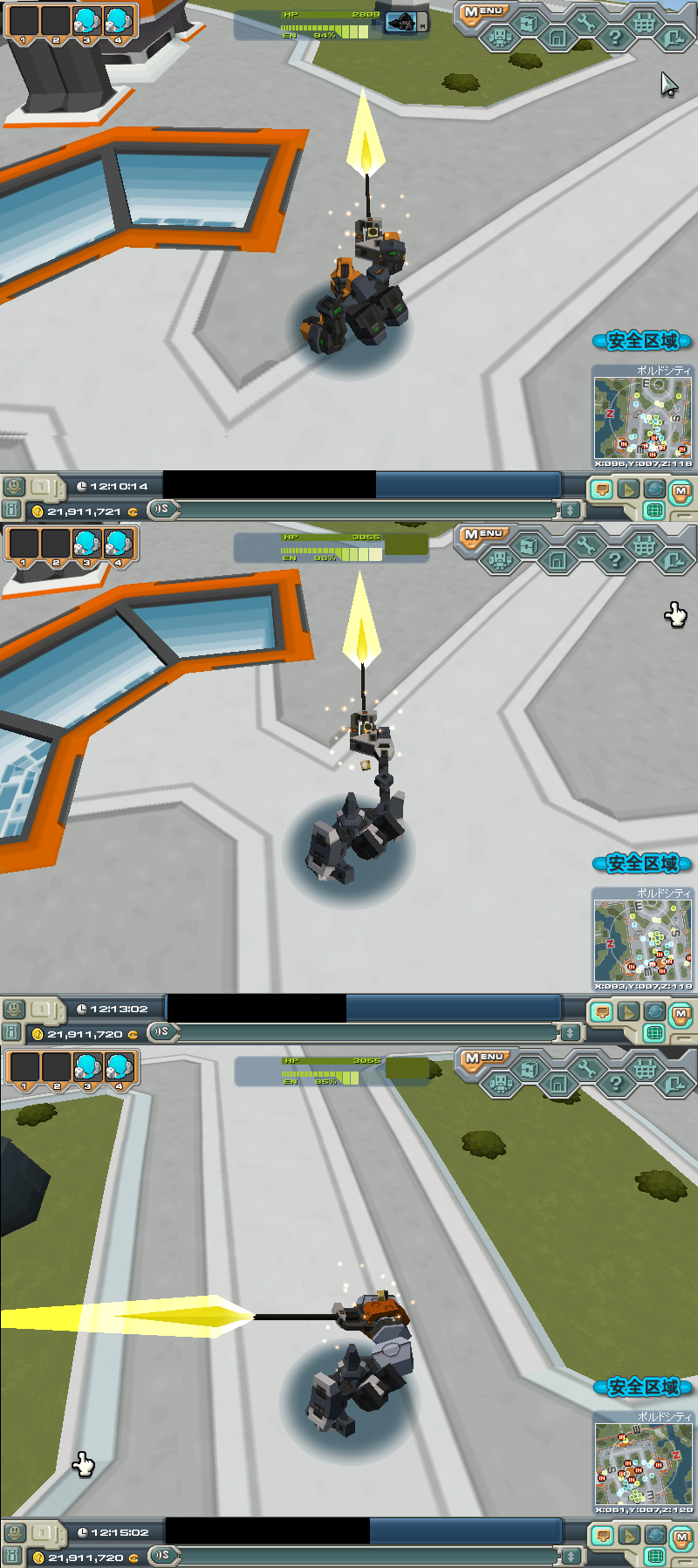Click the globe icon in the 12:15:02 frame's bottom bar
Image resolution: width=698 pixels, height=1568 pixels.
pos(654,1535)
